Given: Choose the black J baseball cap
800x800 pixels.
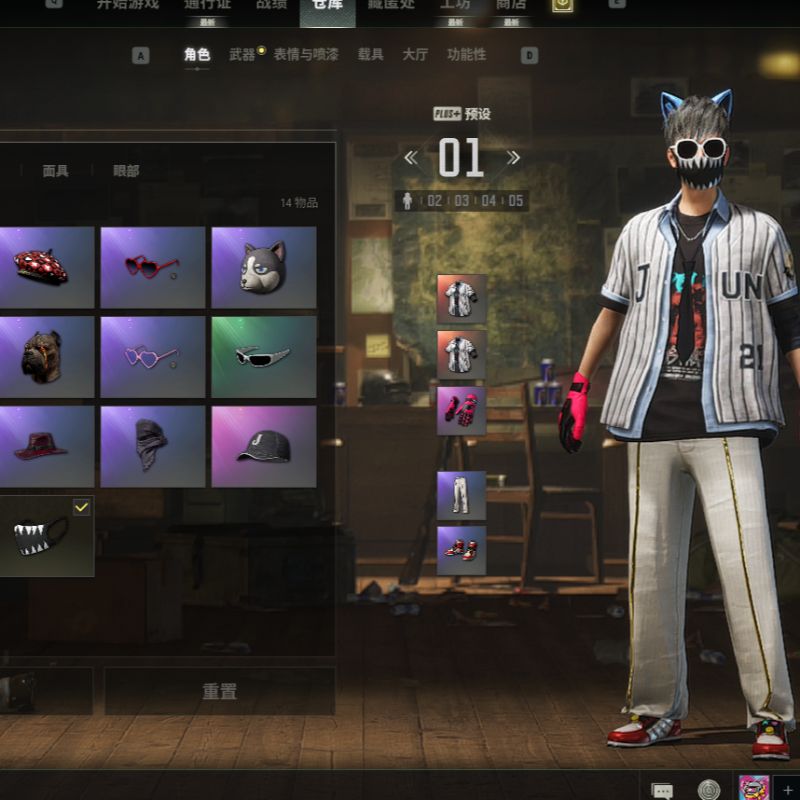Looking at the screenshot, I should 263,446.
